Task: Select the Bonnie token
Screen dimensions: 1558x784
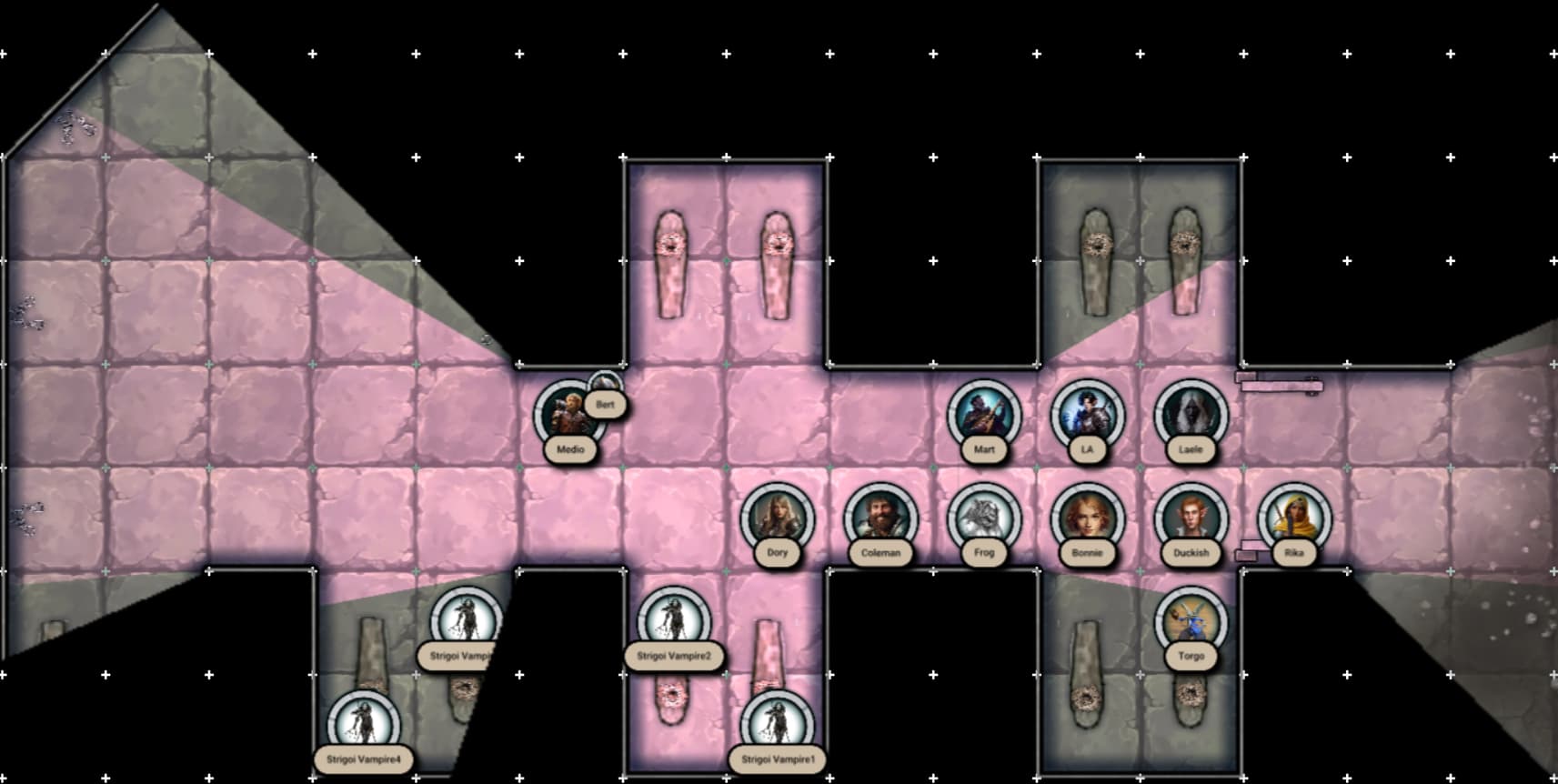Action: (x=1087, y=518)
